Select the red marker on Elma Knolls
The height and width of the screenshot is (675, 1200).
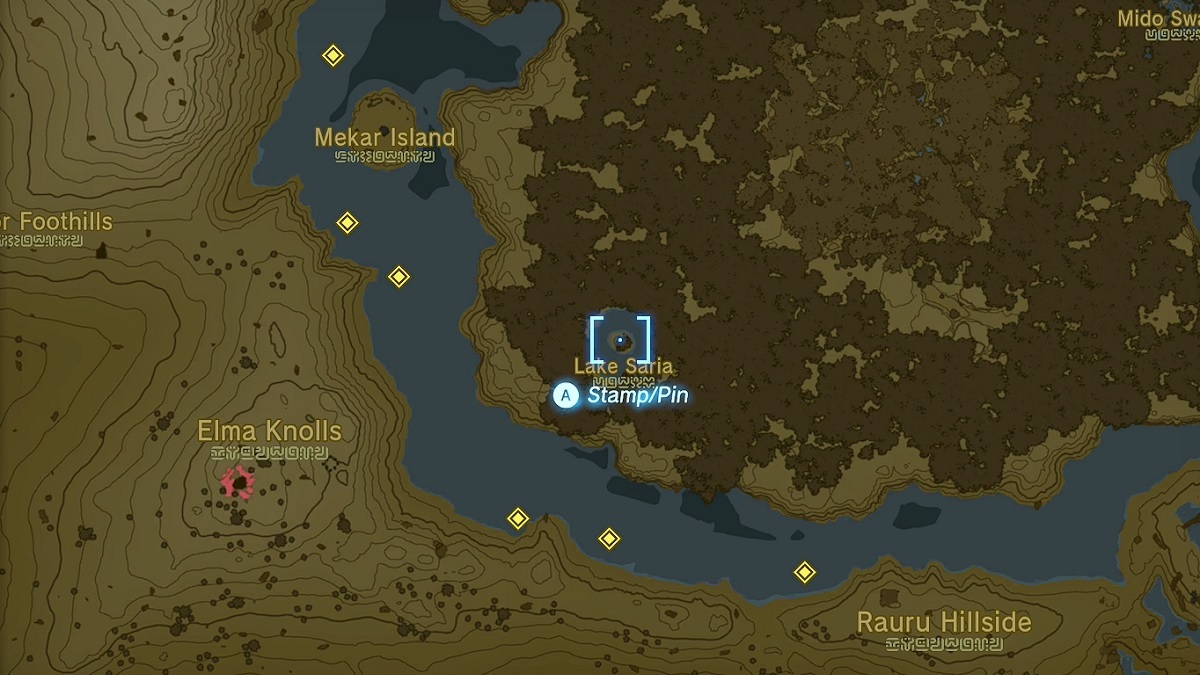click(x=238, y=482)
